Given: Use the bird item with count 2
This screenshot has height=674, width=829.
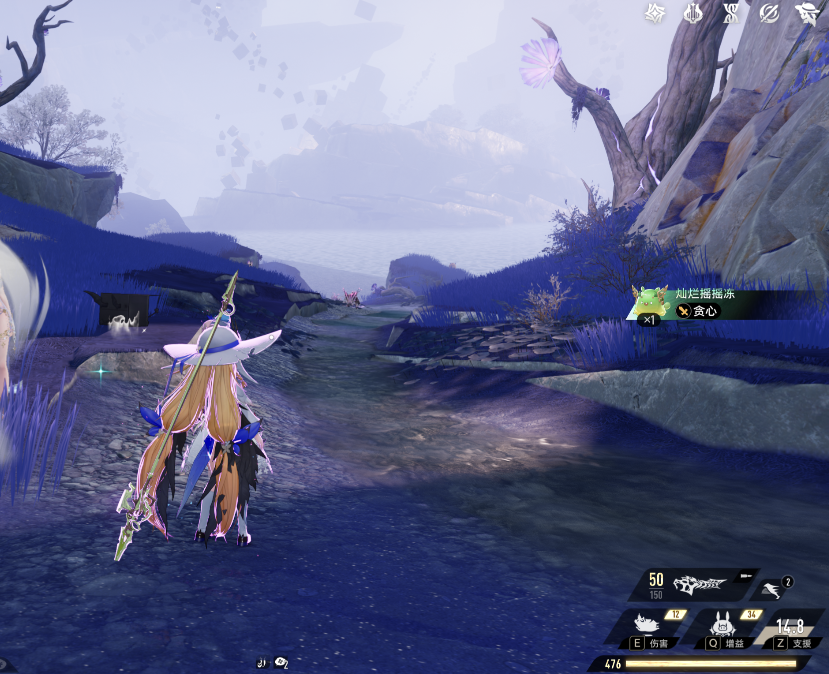Looking at the screenshot, I should coord(771,590).
